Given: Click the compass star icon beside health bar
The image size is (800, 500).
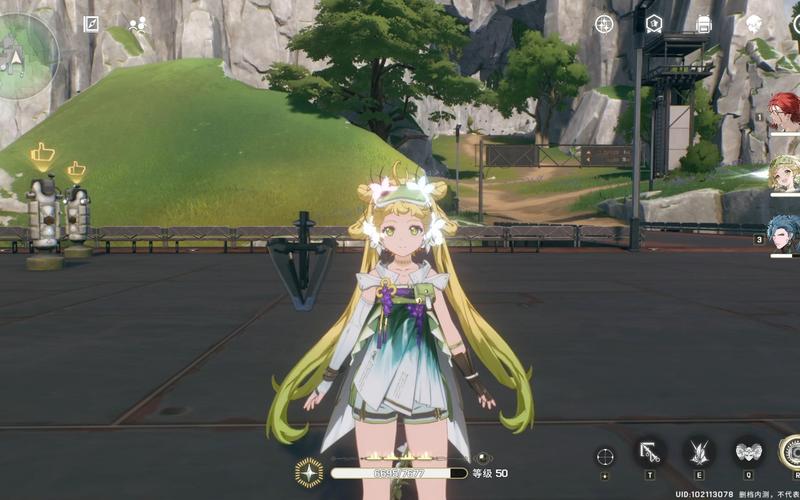Looking at the screenshot, I should (x=309, y=472).
